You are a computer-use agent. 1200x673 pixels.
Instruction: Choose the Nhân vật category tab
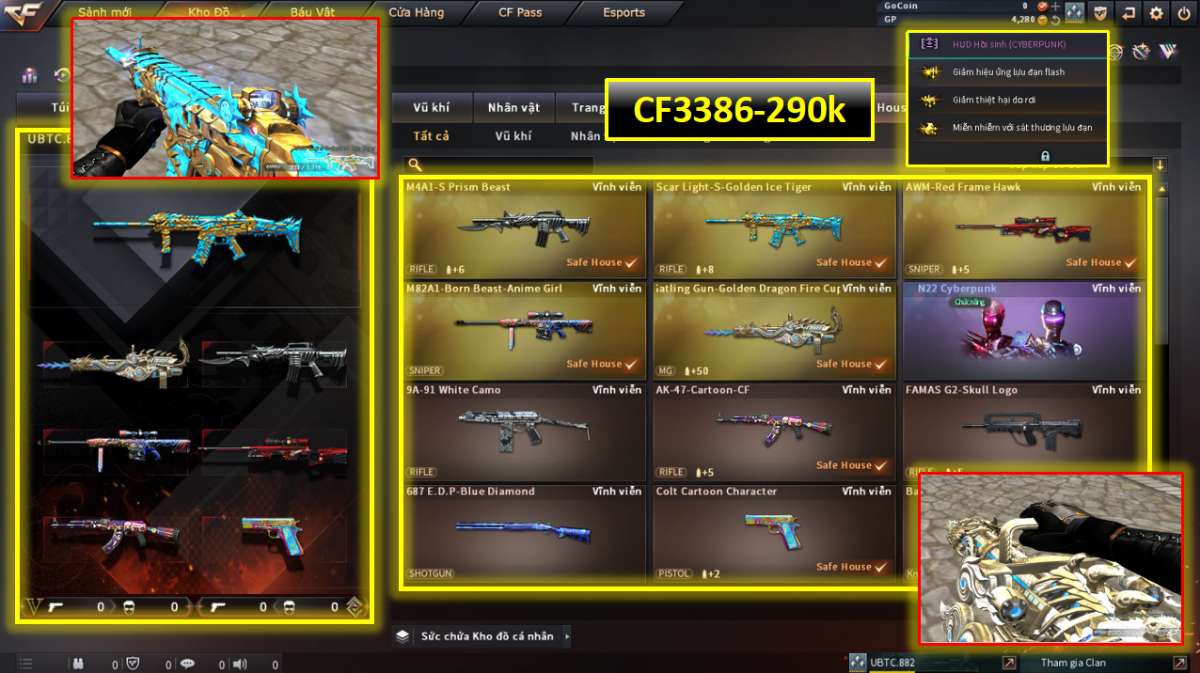pos(513,107)
